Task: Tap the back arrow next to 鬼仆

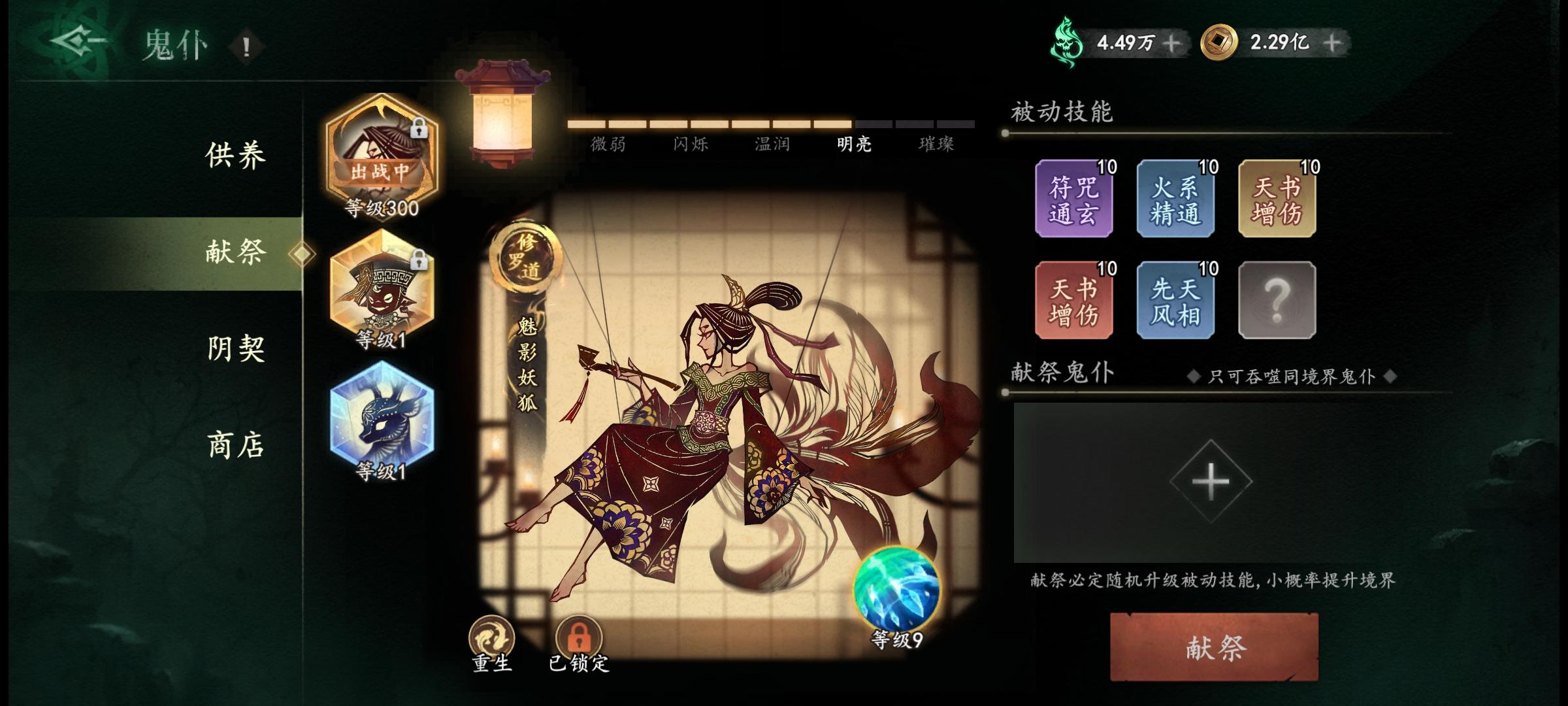Action: tap(78, 41)
